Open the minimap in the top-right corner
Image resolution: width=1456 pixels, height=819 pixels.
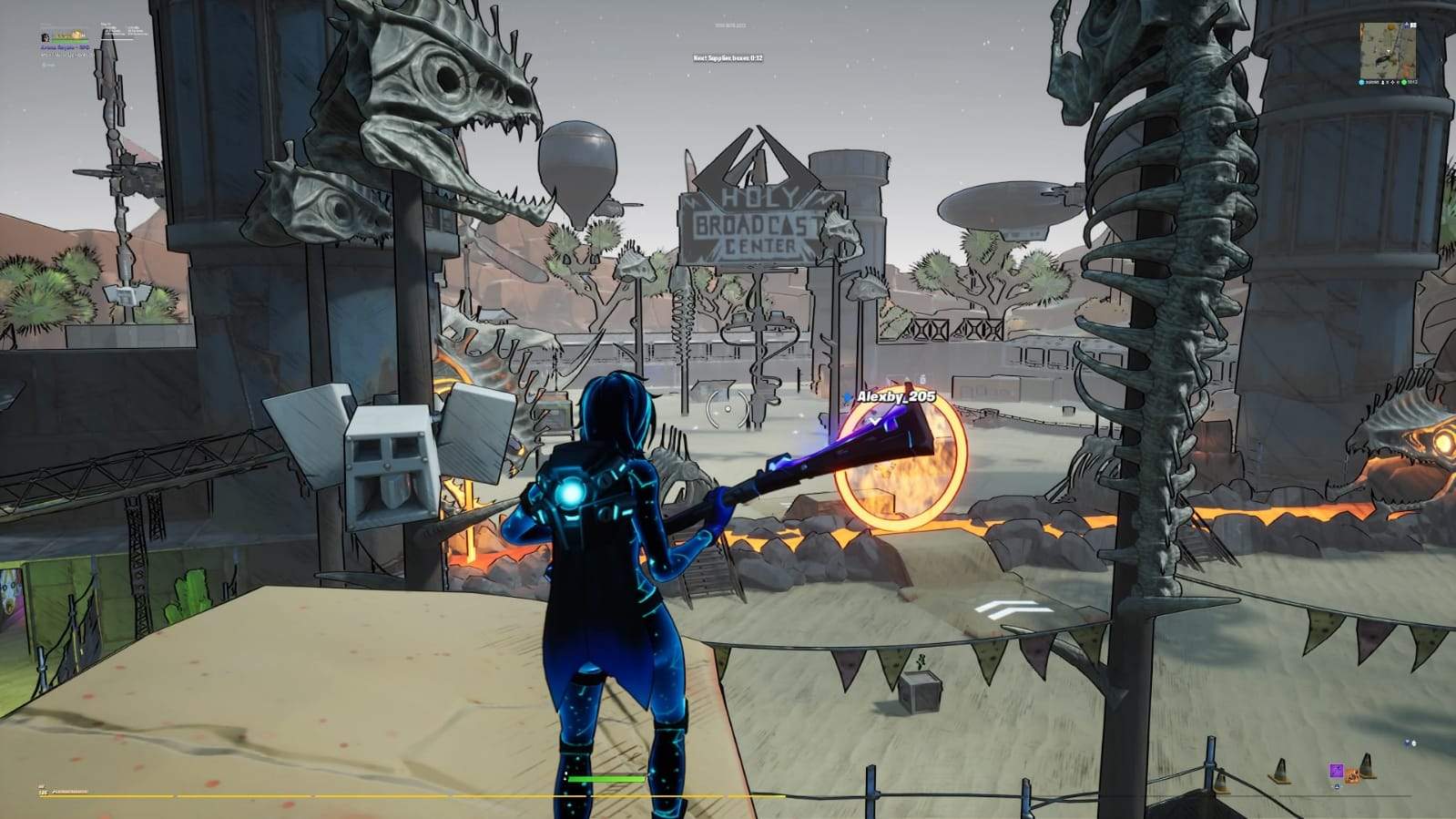[1389, 50]
